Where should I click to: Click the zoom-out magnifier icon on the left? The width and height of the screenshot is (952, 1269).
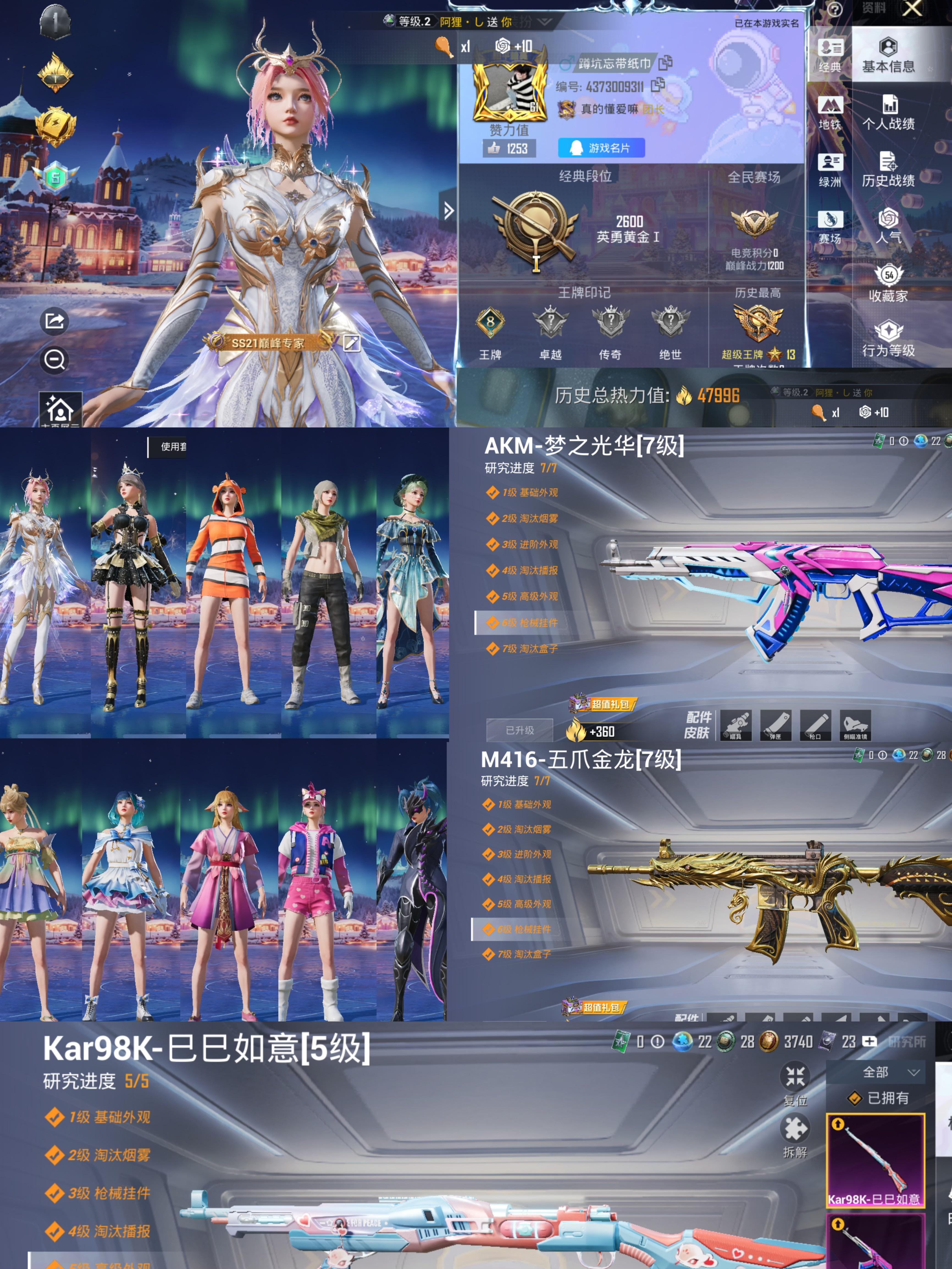coord(54,361)
